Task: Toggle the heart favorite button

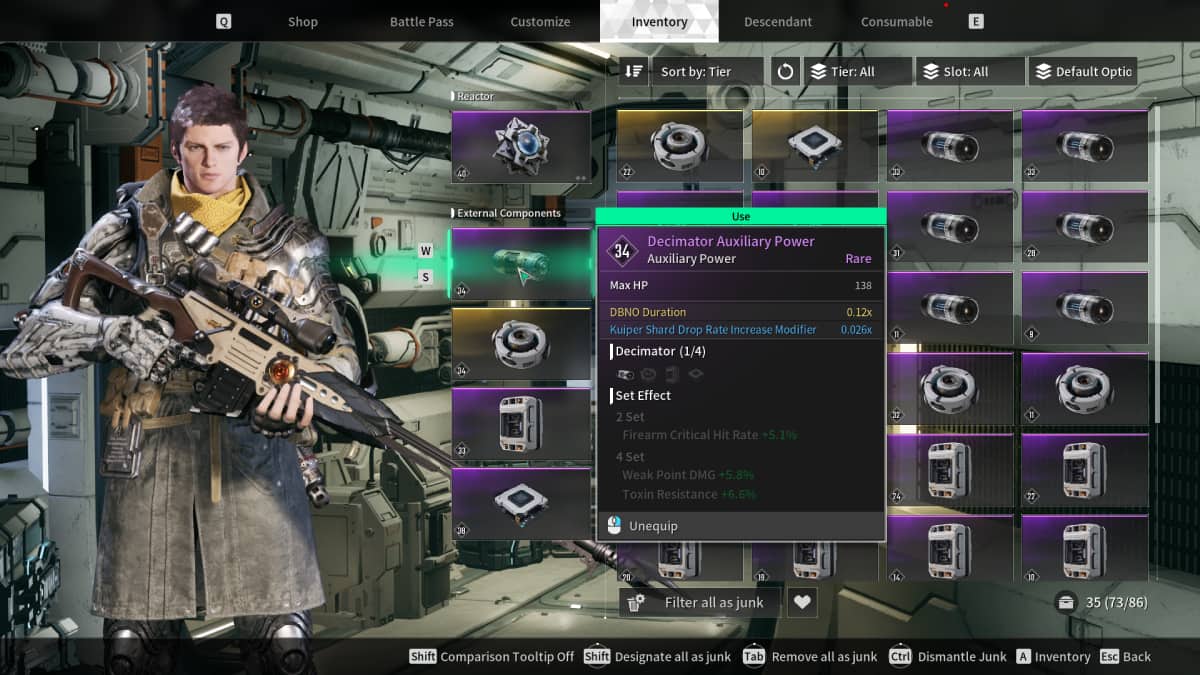Action: [802, 602]
